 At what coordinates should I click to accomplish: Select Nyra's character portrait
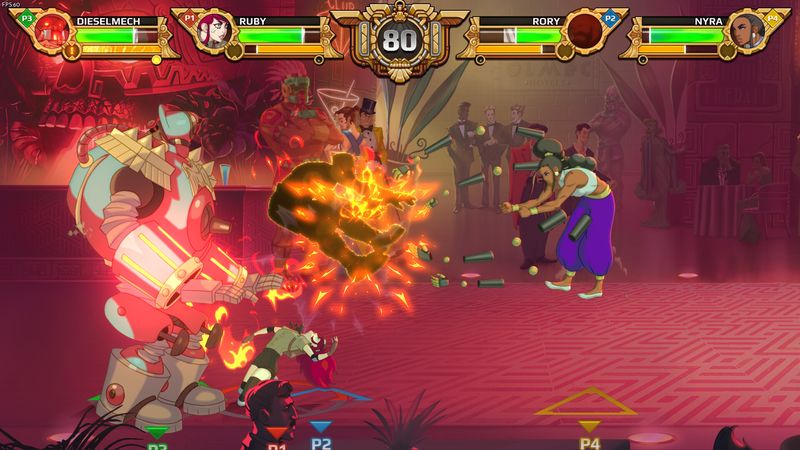click(746, 31)
